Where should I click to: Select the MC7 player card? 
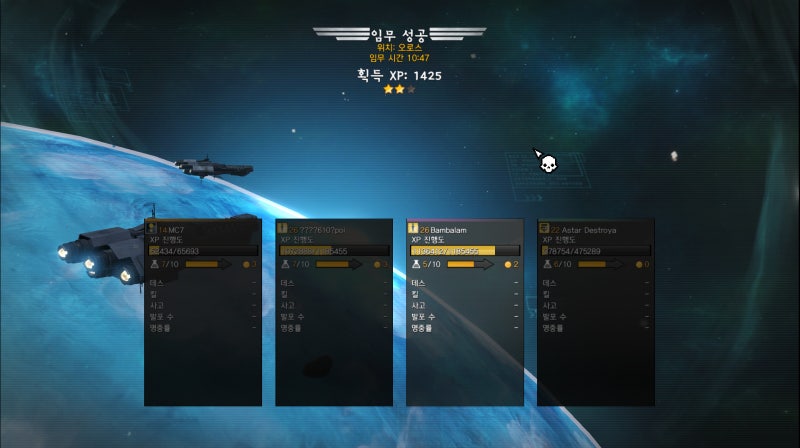pyautogui.click(x=203, y=312)
